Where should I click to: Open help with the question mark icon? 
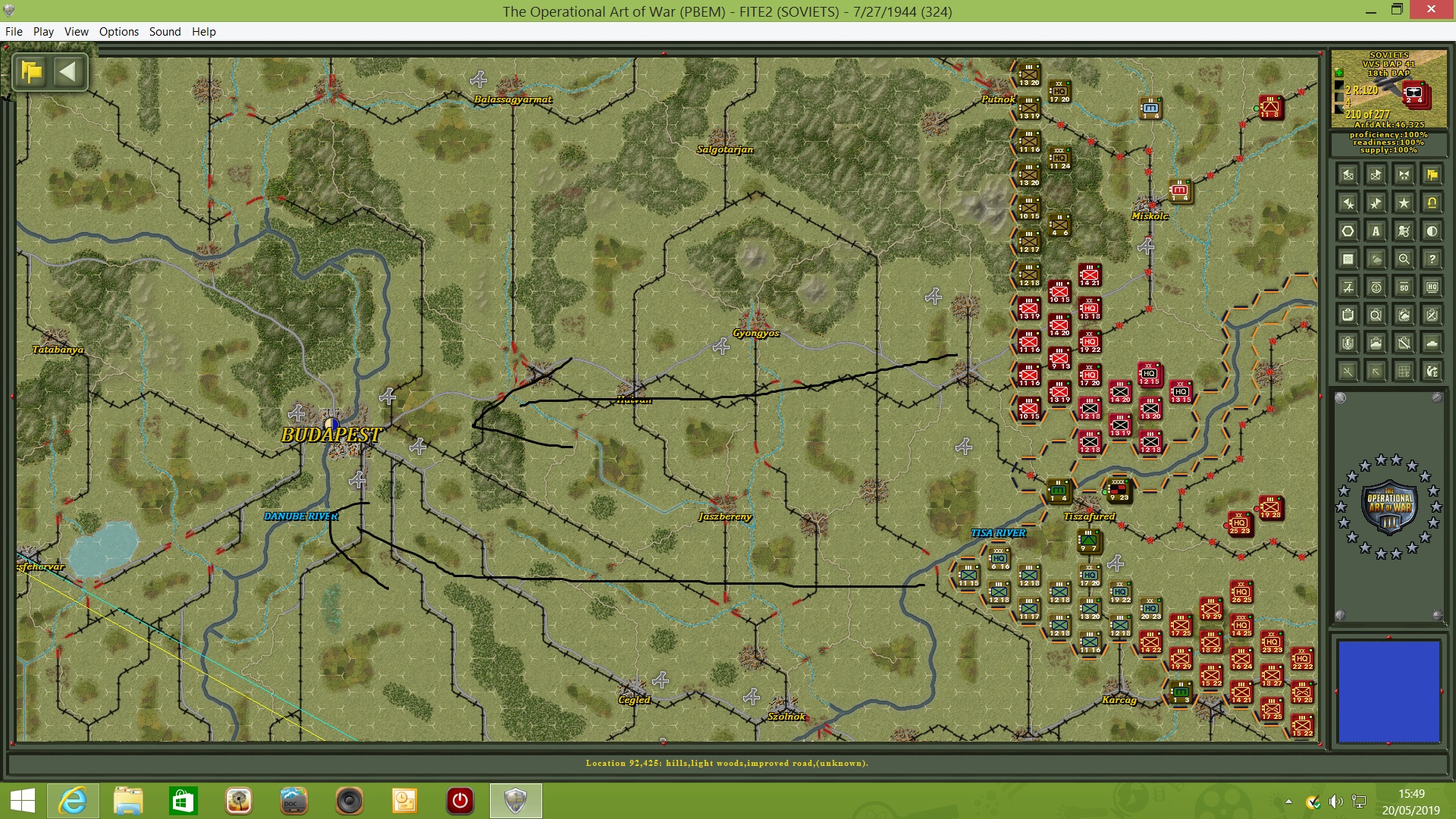(1432, 259)
